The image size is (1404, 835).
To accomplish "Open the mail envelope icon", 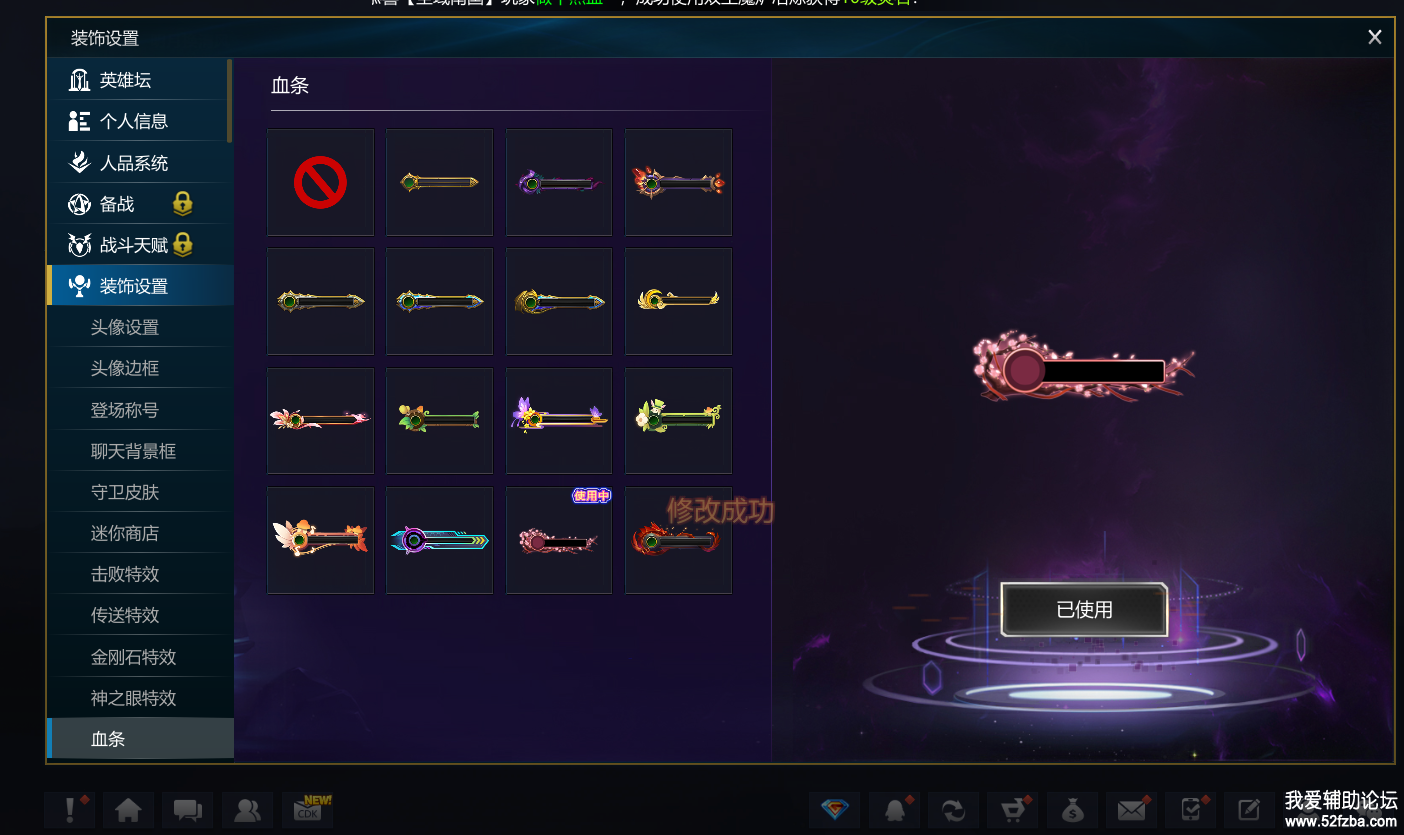I will pos(1131,810).
